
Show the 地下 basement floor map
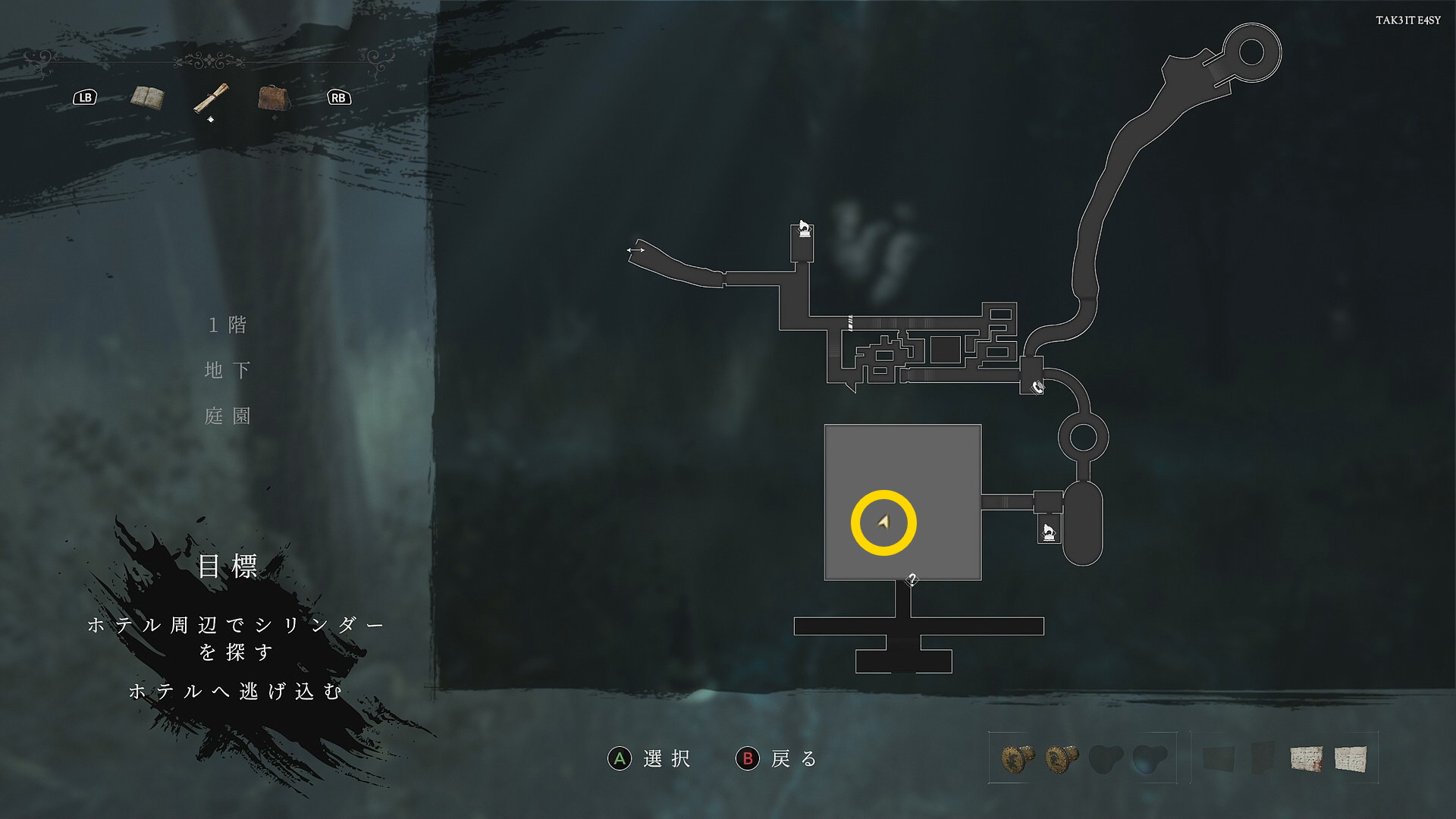[227, 370]
